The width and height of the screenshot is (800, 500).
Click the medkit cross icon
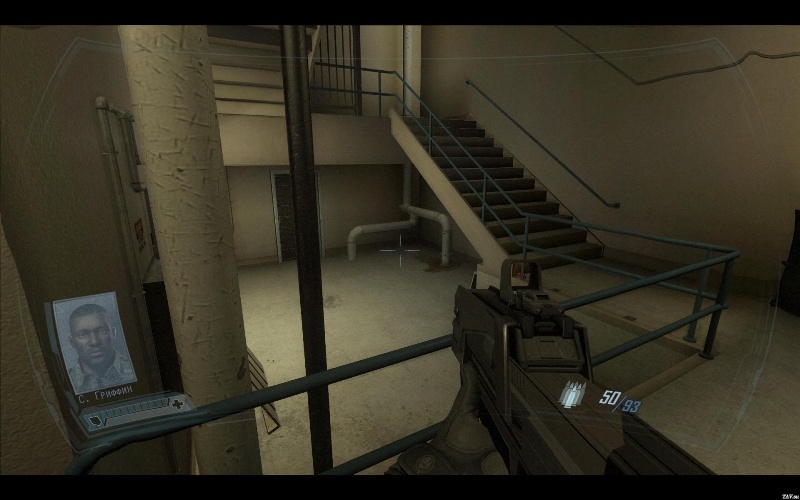(176, 405)
